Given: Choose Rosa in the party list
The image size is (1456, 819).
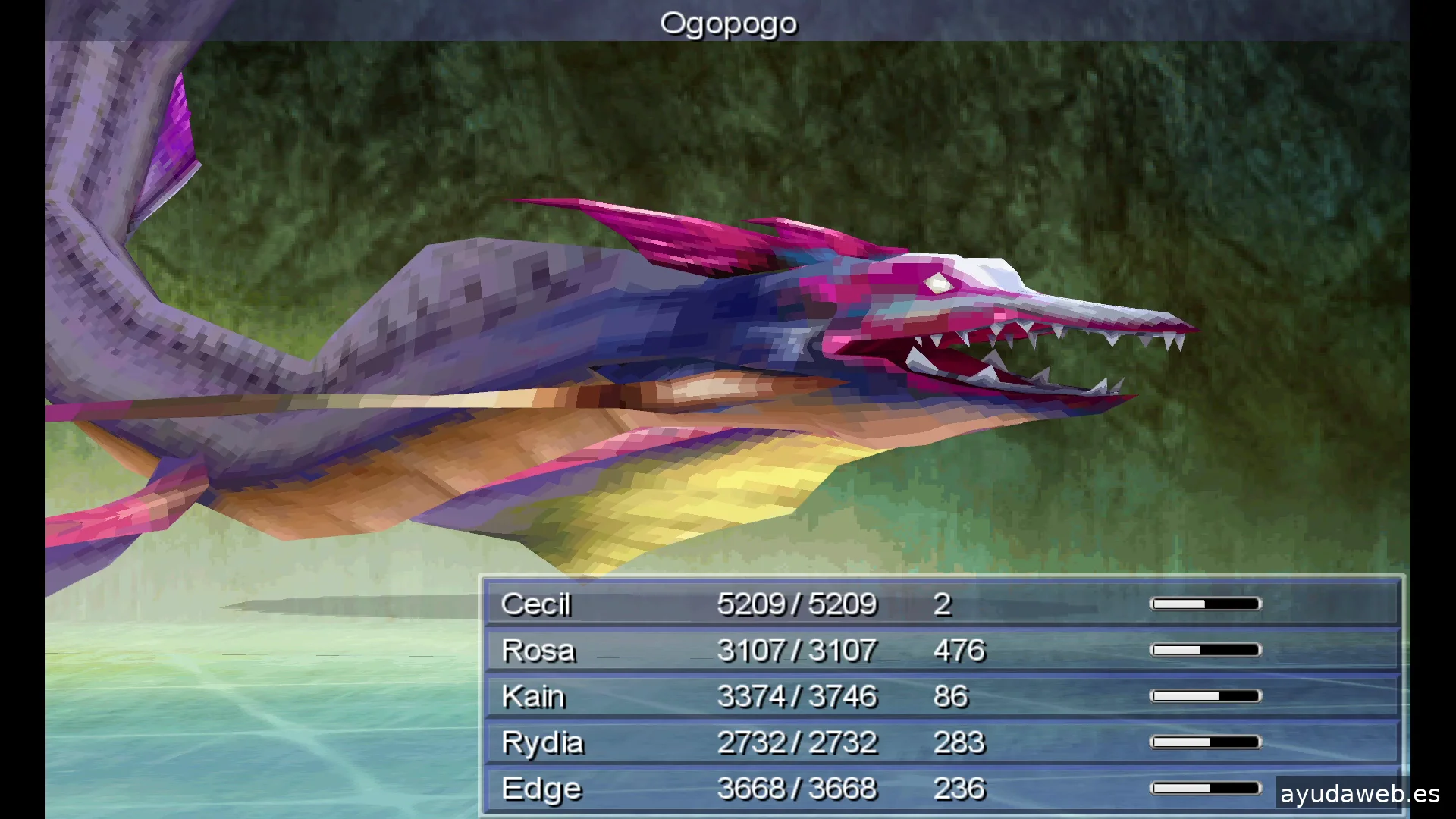Looking at the screenshot, I should 940,651.
